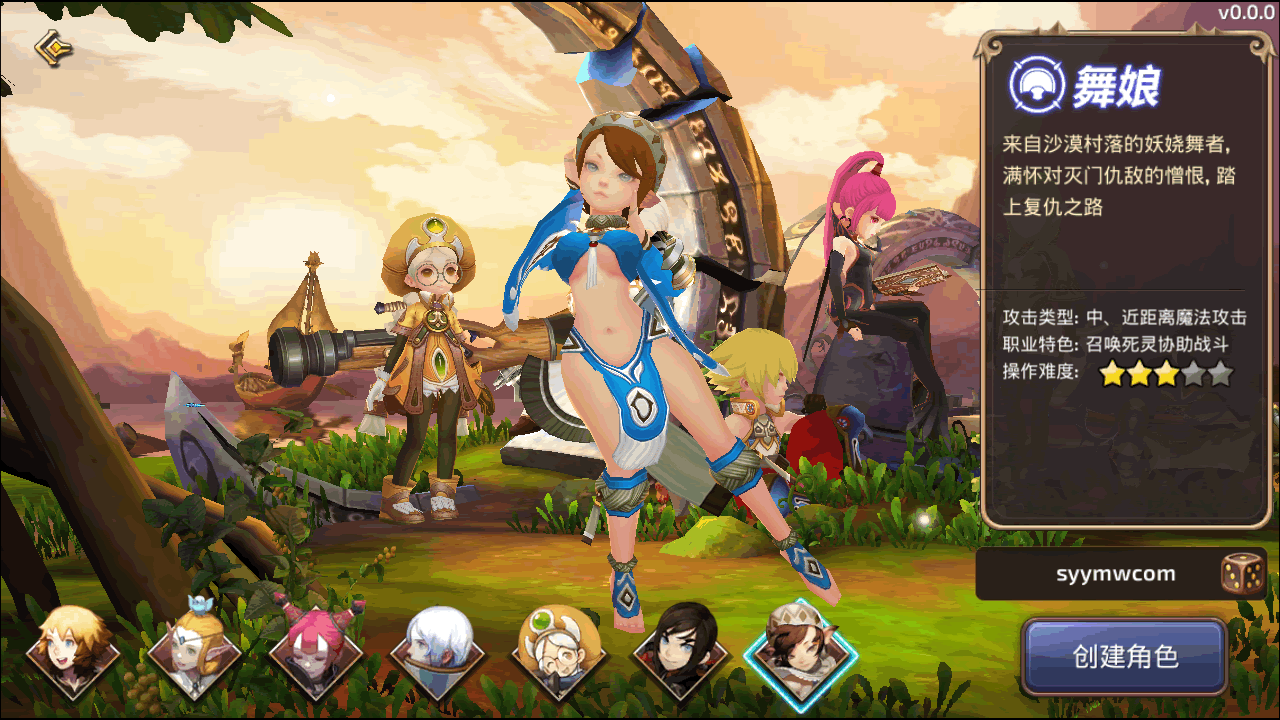Select the black-haired character portrait
Viewport: 1280px width, 720px height.
680,653
